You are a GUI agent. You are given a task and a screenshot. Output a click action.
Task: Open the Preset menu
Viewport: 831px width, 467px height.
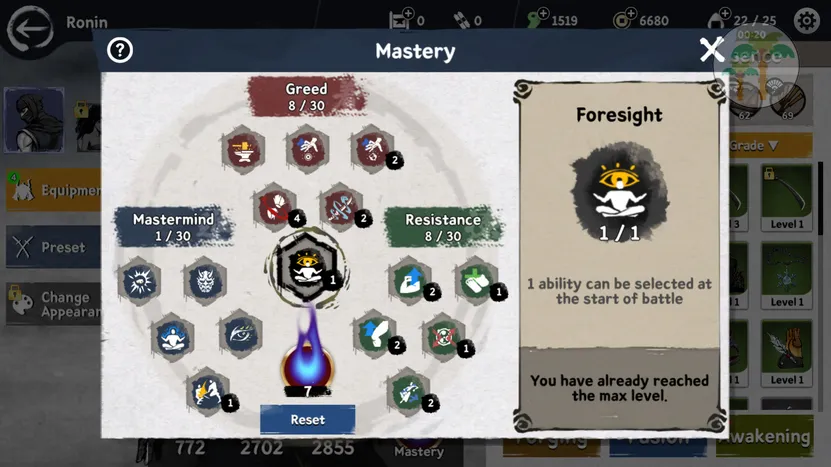tap(50, 247)
